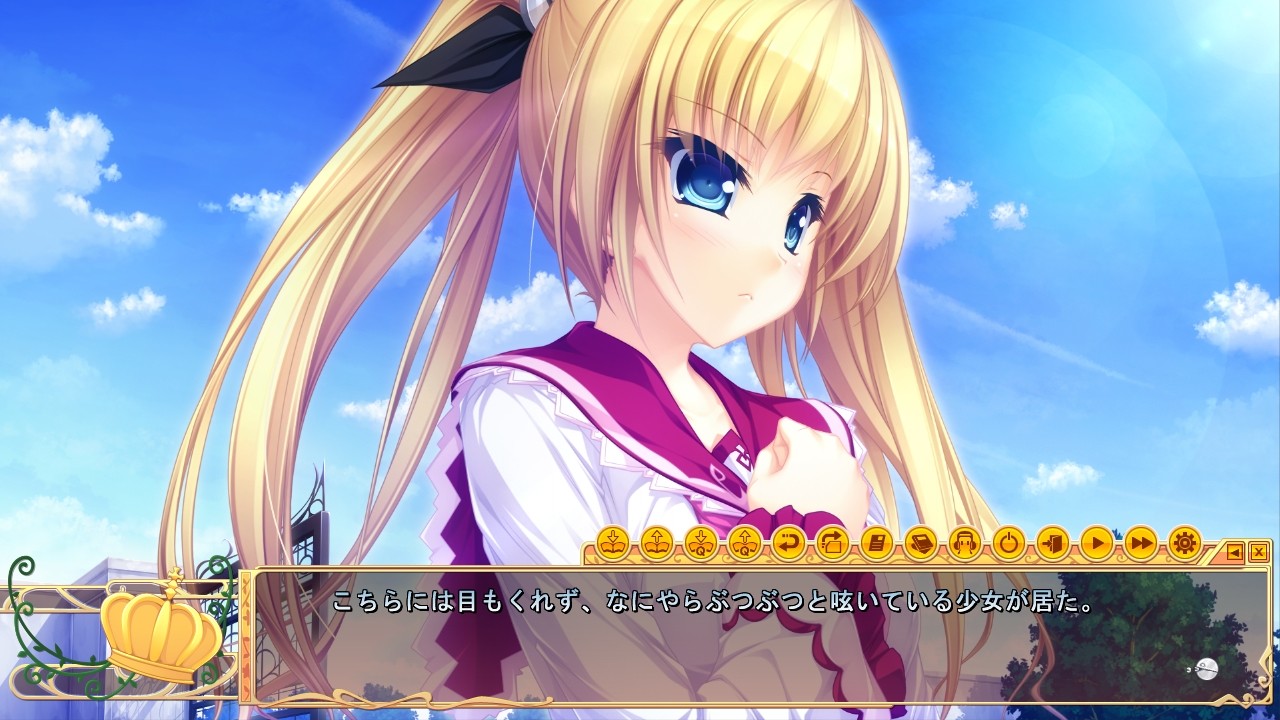This screenshot has width=1280, height=720.
Task: Activate skip with the fast-forward button
Action: point(1140,544)
